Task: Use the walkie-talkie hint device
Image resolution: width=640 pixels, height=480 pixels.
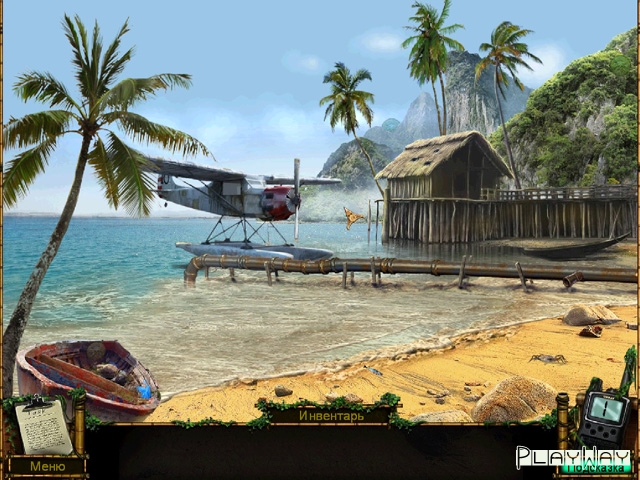Action: coord(606,414)
